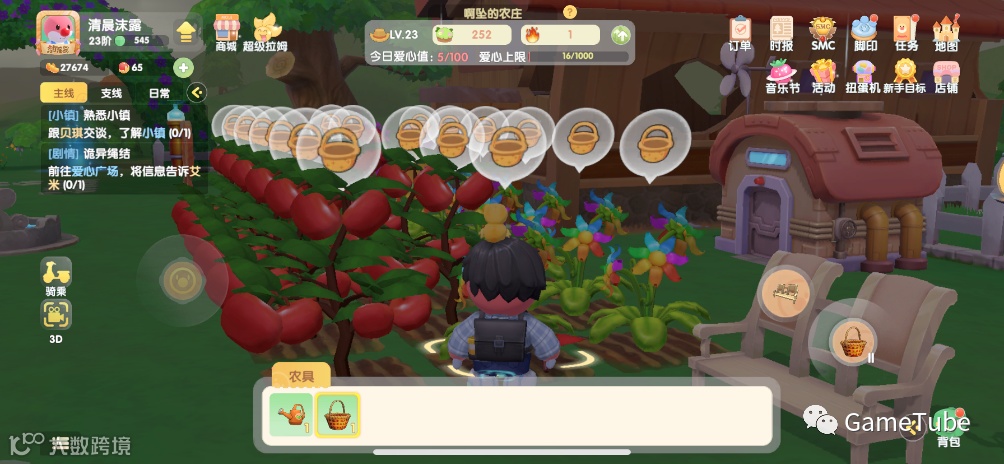The height and width of the screenshot is (464, 1004).
Task: Switch to the 支线 quest tab
Action: tap(111, 93)
